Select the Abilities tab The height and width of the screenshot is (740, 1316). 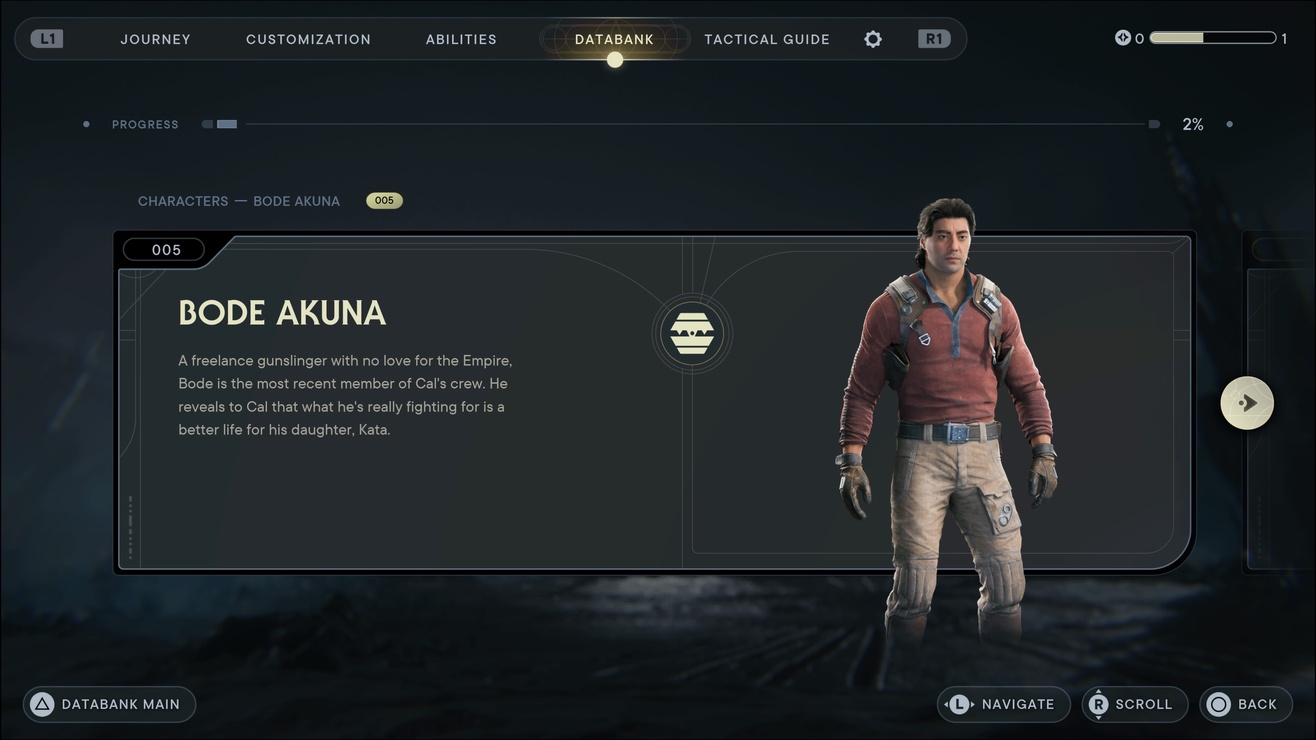pyautogui.click(x=461, y=39)
